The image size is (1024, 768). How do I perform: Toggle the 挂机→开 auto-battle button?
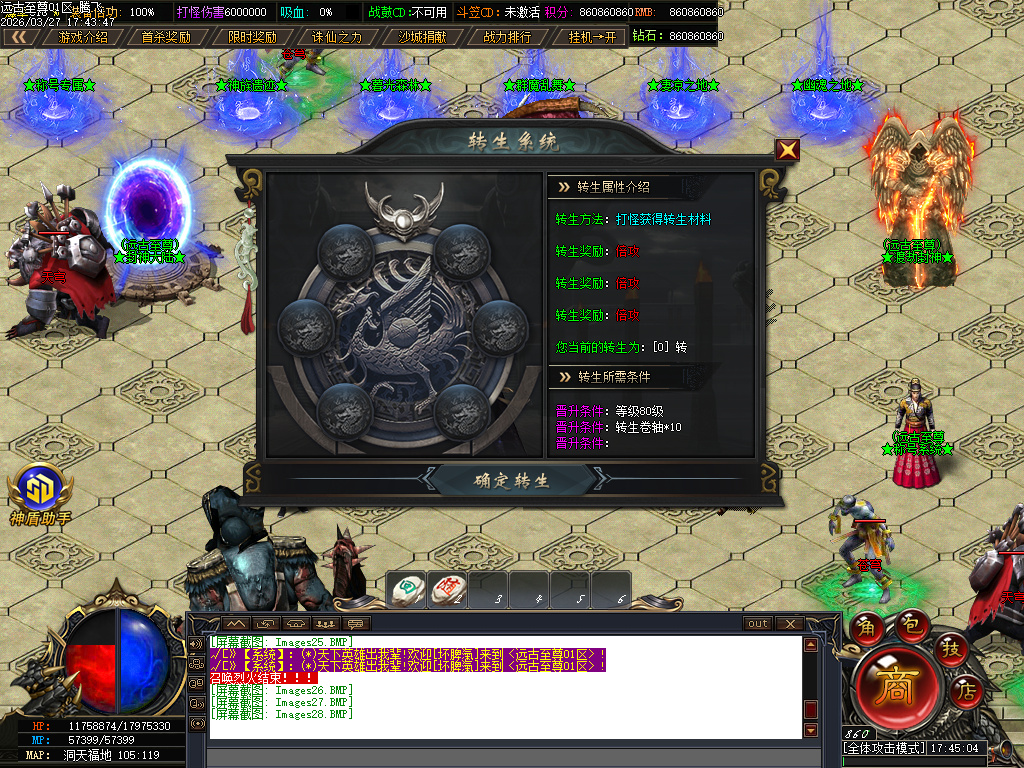pyautogui.click(x=592, y=37)
